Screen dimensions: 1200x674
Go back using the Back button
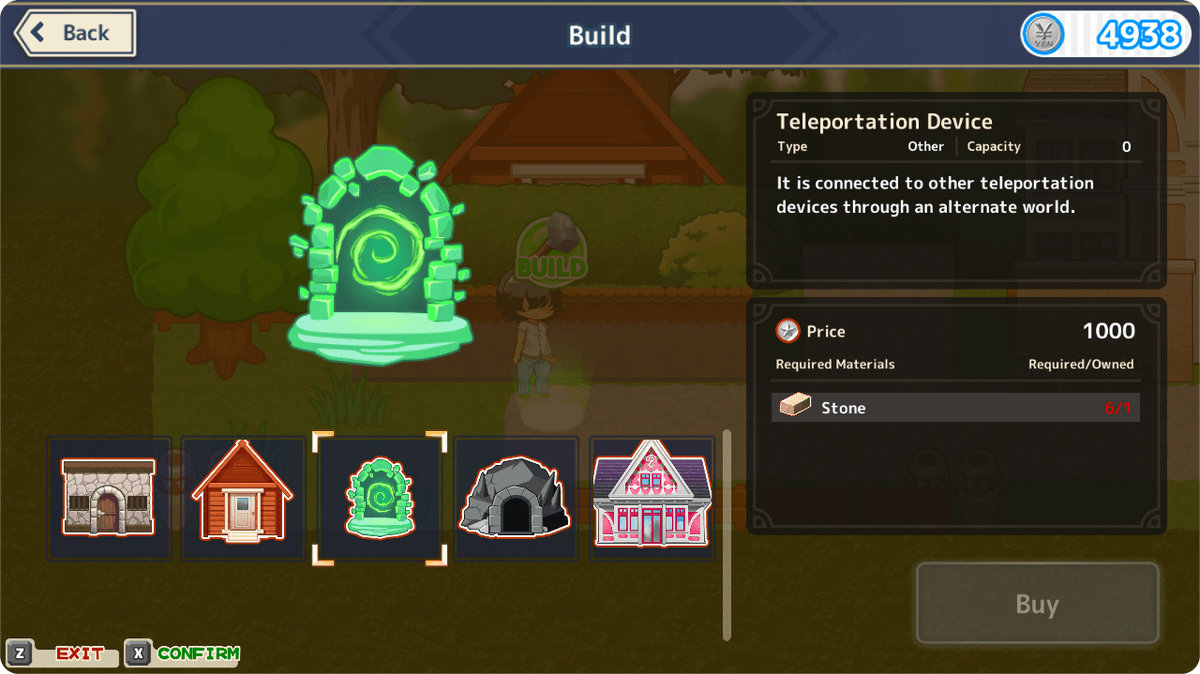(75, 33)
